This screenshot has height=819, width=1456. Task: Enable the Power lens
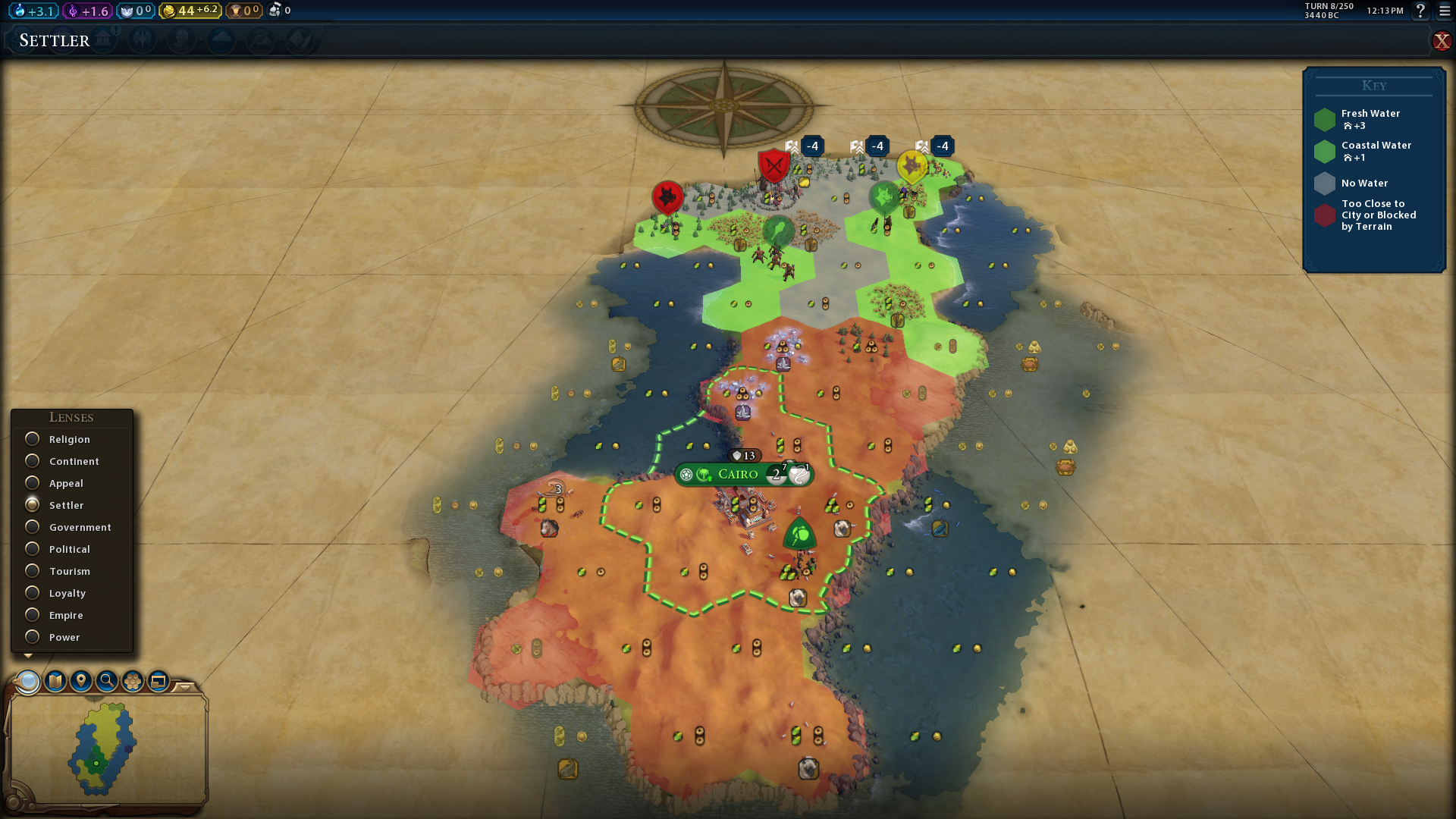click(33, 637)
